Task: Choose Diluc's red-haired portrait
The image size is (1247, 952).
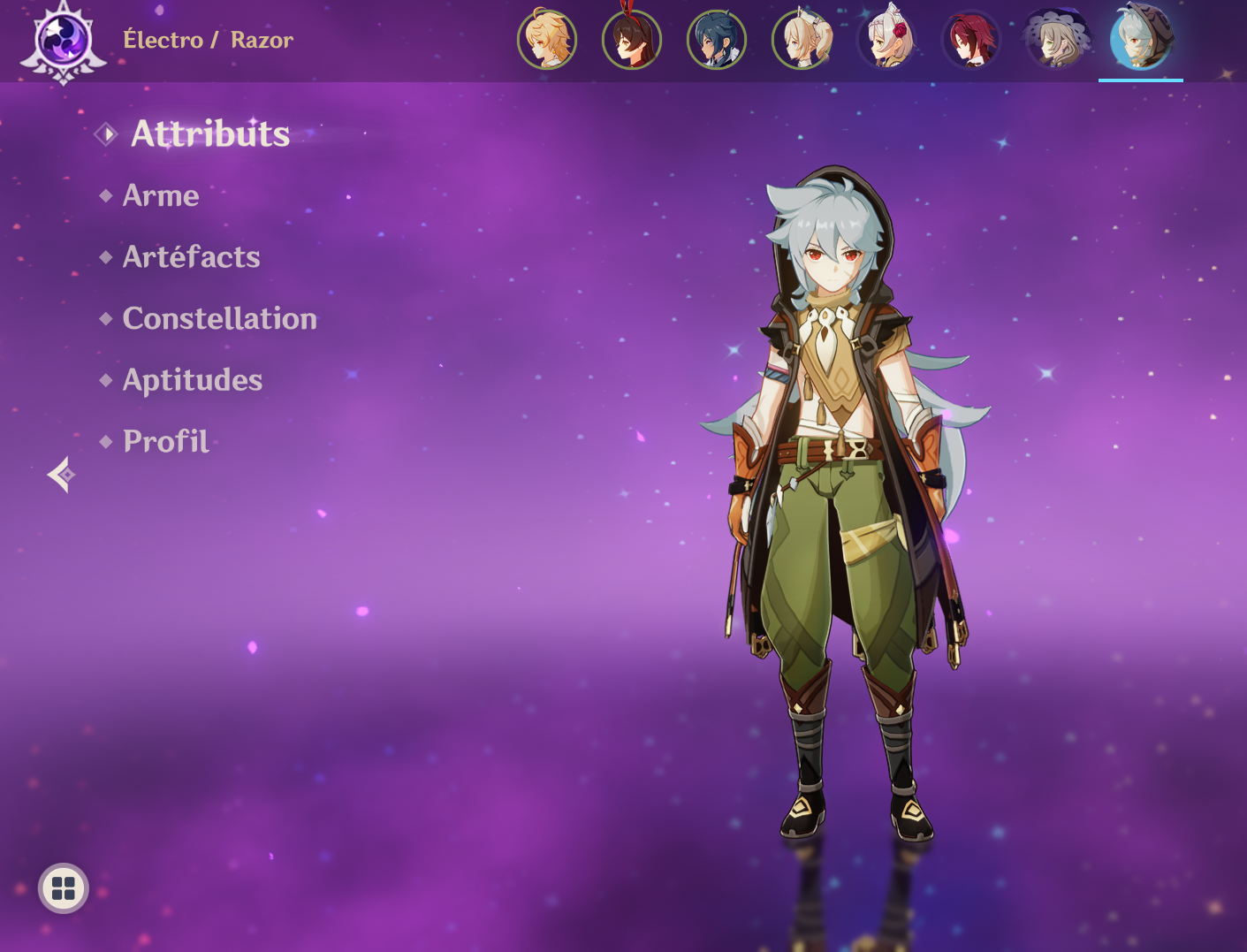Action: click(x=971, y=40)
